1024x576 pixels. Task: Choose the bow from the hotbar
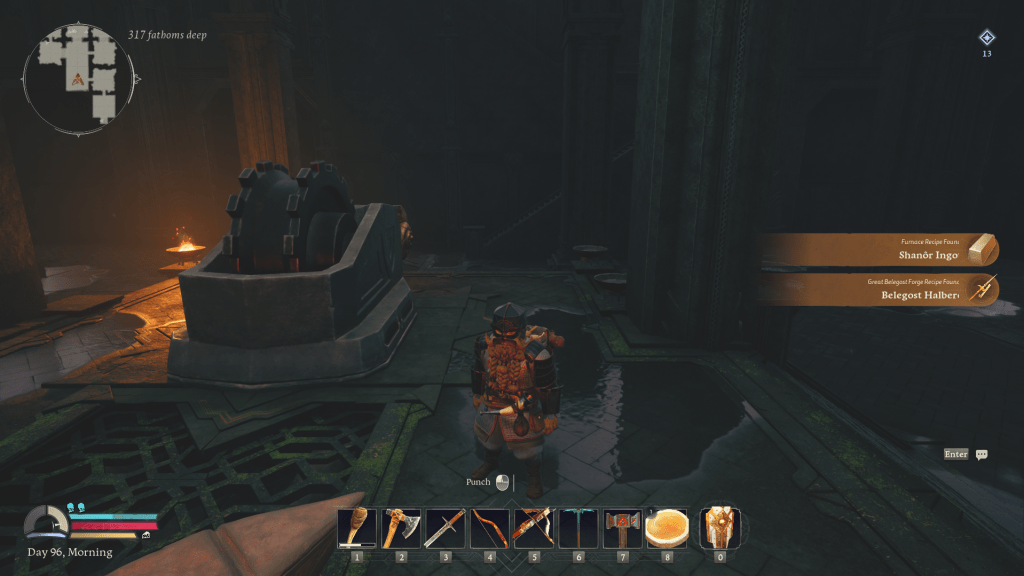(489, 527)
